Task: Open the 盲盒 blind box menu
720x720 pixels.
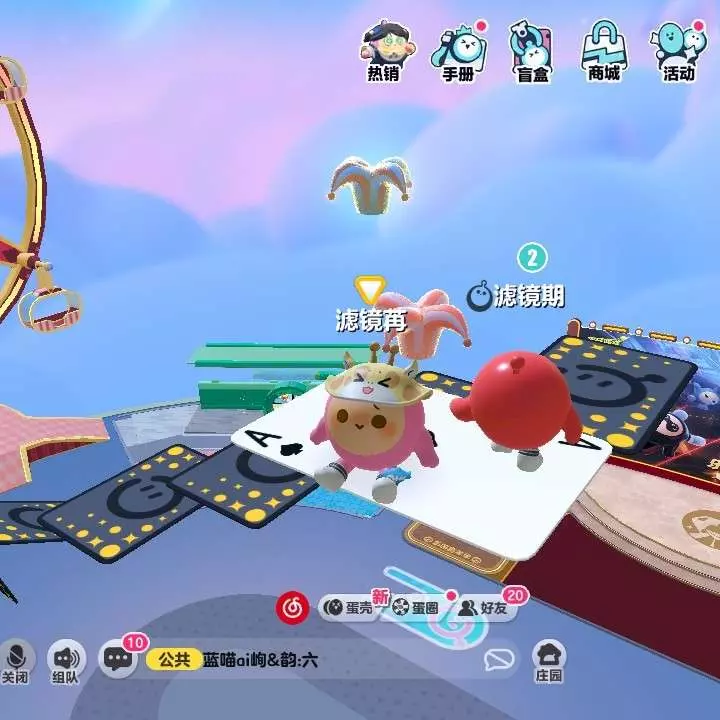Action: point(531,50)
